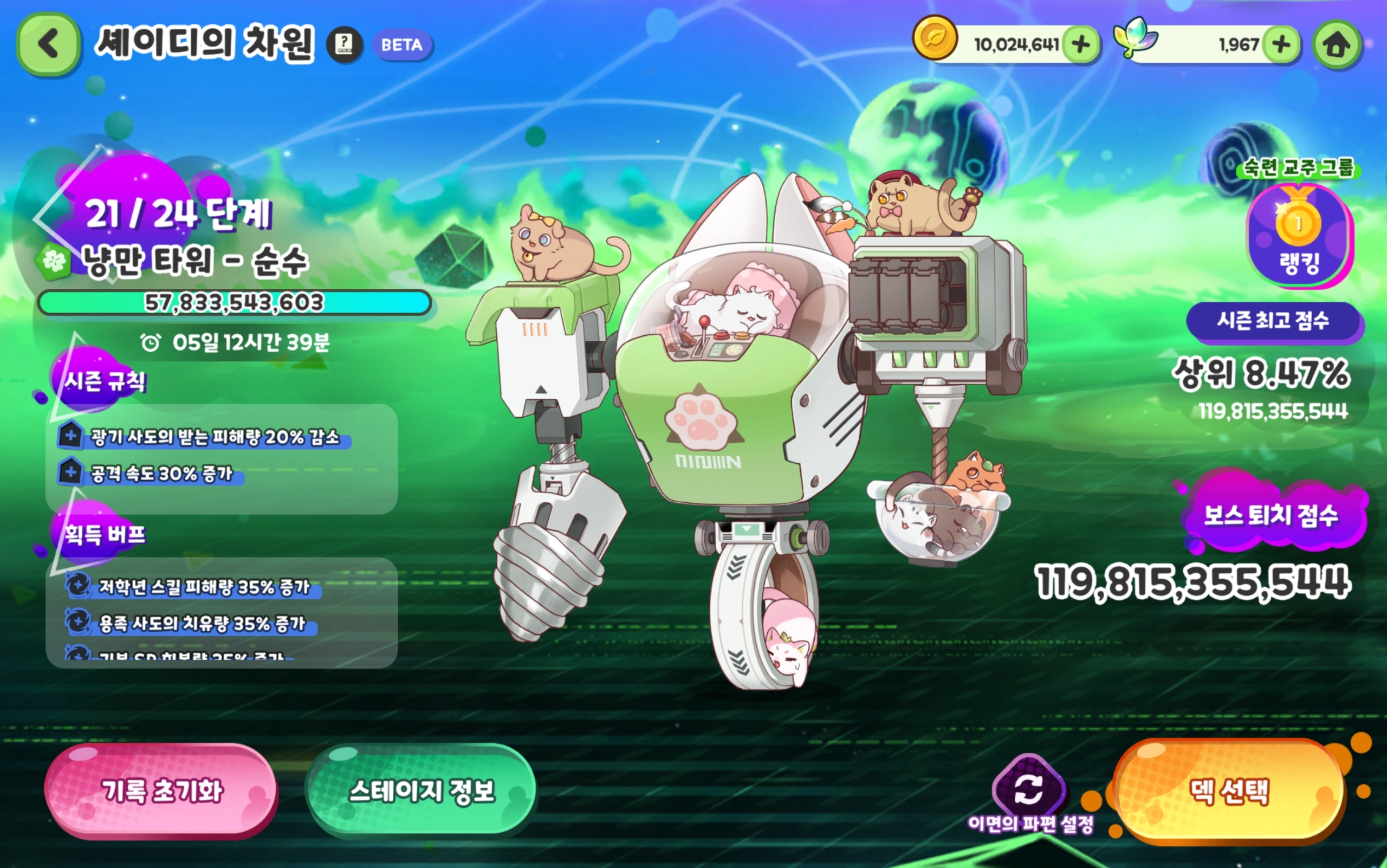Add more crystals with plus button

pos(1281,44)
